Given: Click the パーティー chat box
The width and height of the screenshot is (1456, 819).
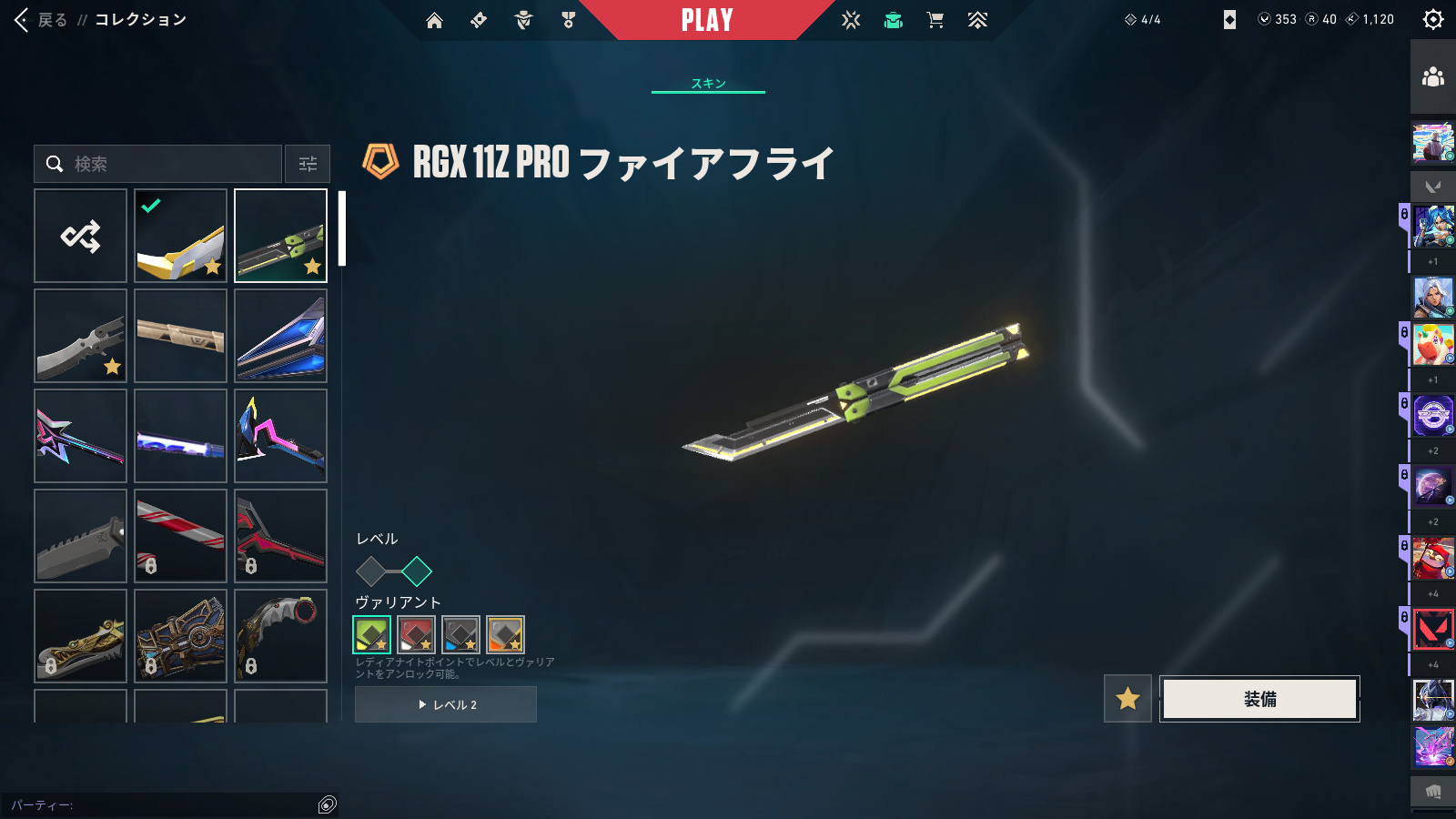Looking at the screenshot, I should 164,804.
